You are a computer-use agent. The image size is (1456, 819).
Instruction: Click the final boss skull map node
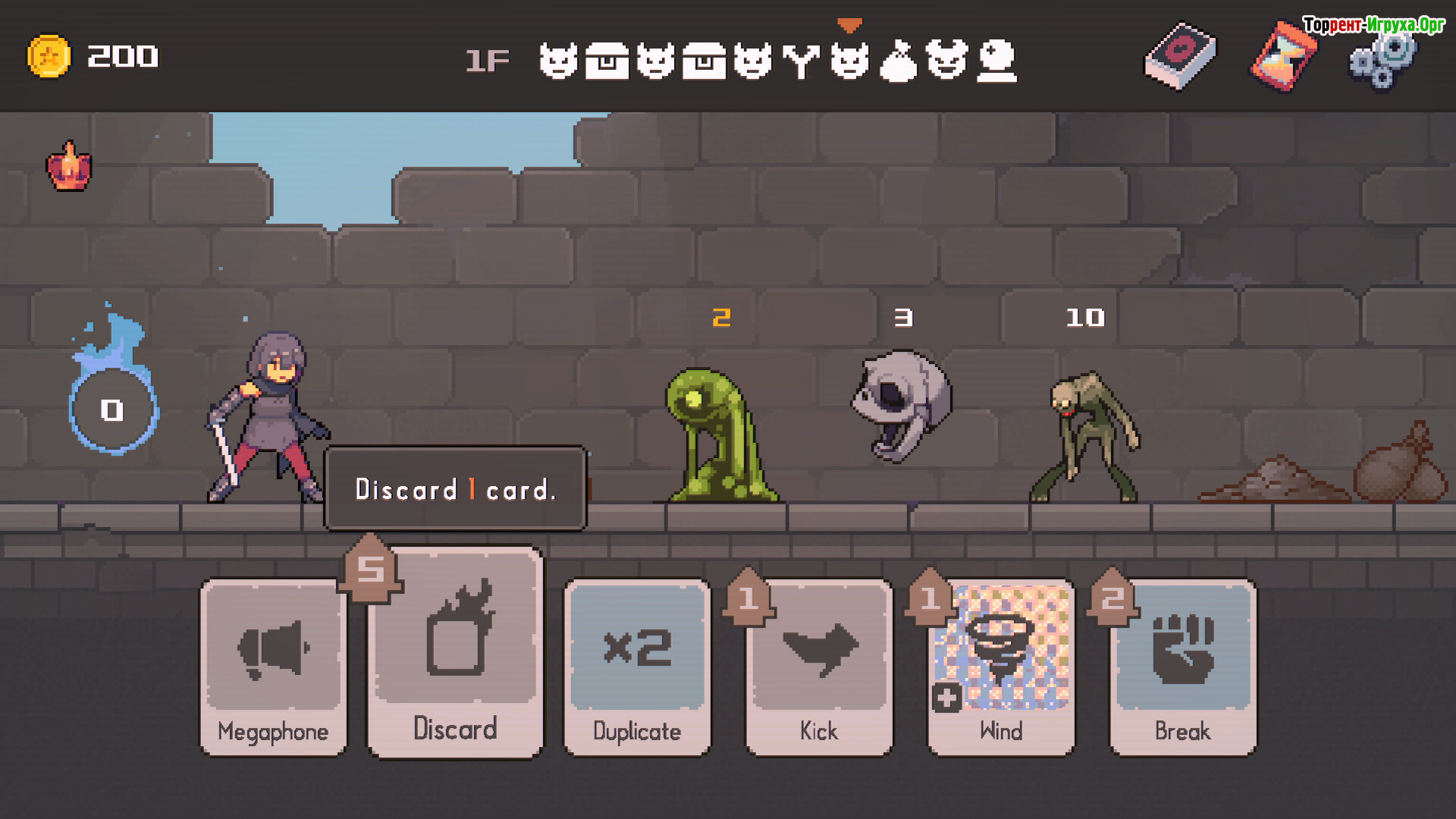click(996, 61)
